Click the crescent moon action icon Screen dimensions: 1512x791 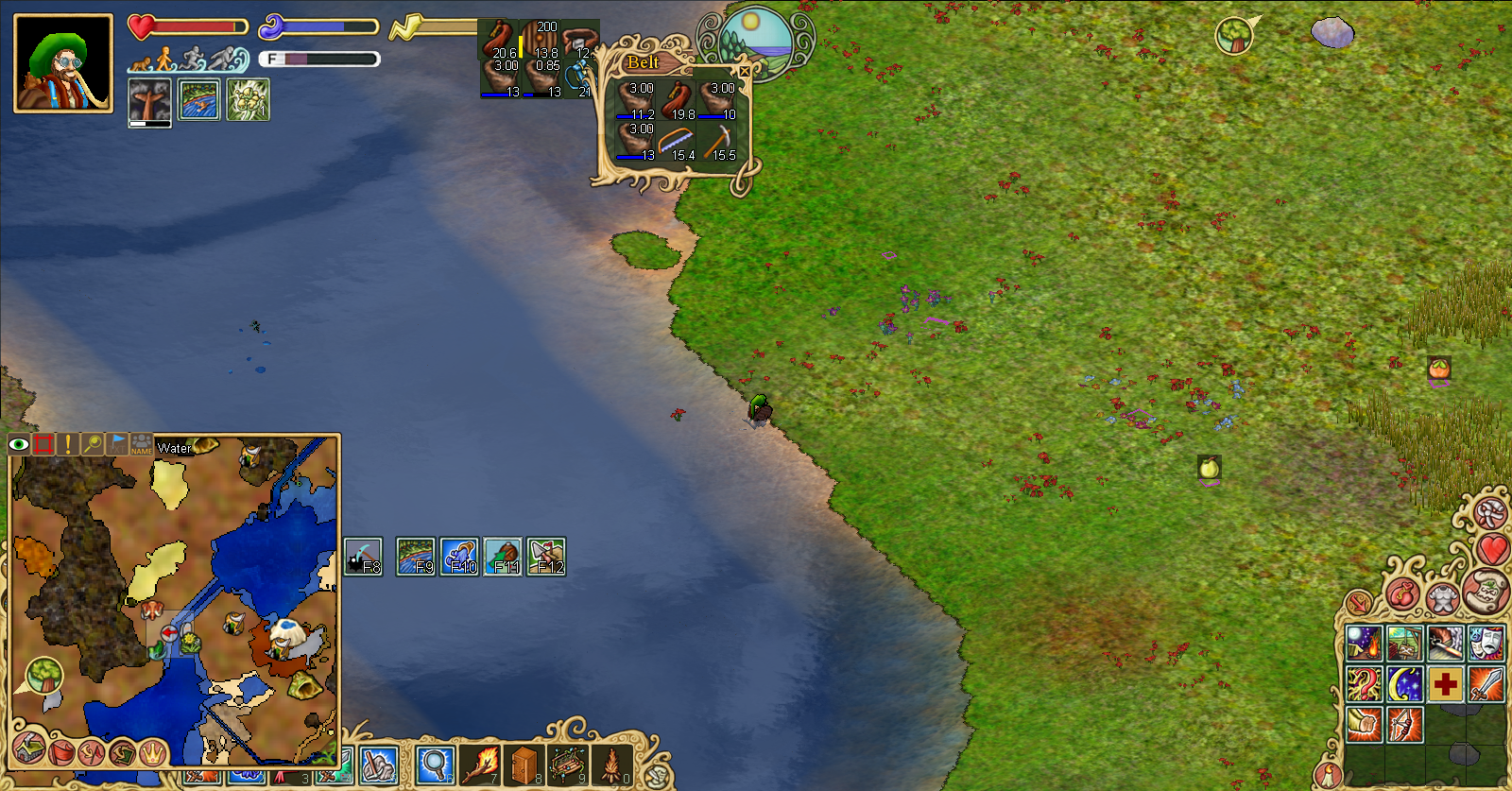click(1403, 683)
